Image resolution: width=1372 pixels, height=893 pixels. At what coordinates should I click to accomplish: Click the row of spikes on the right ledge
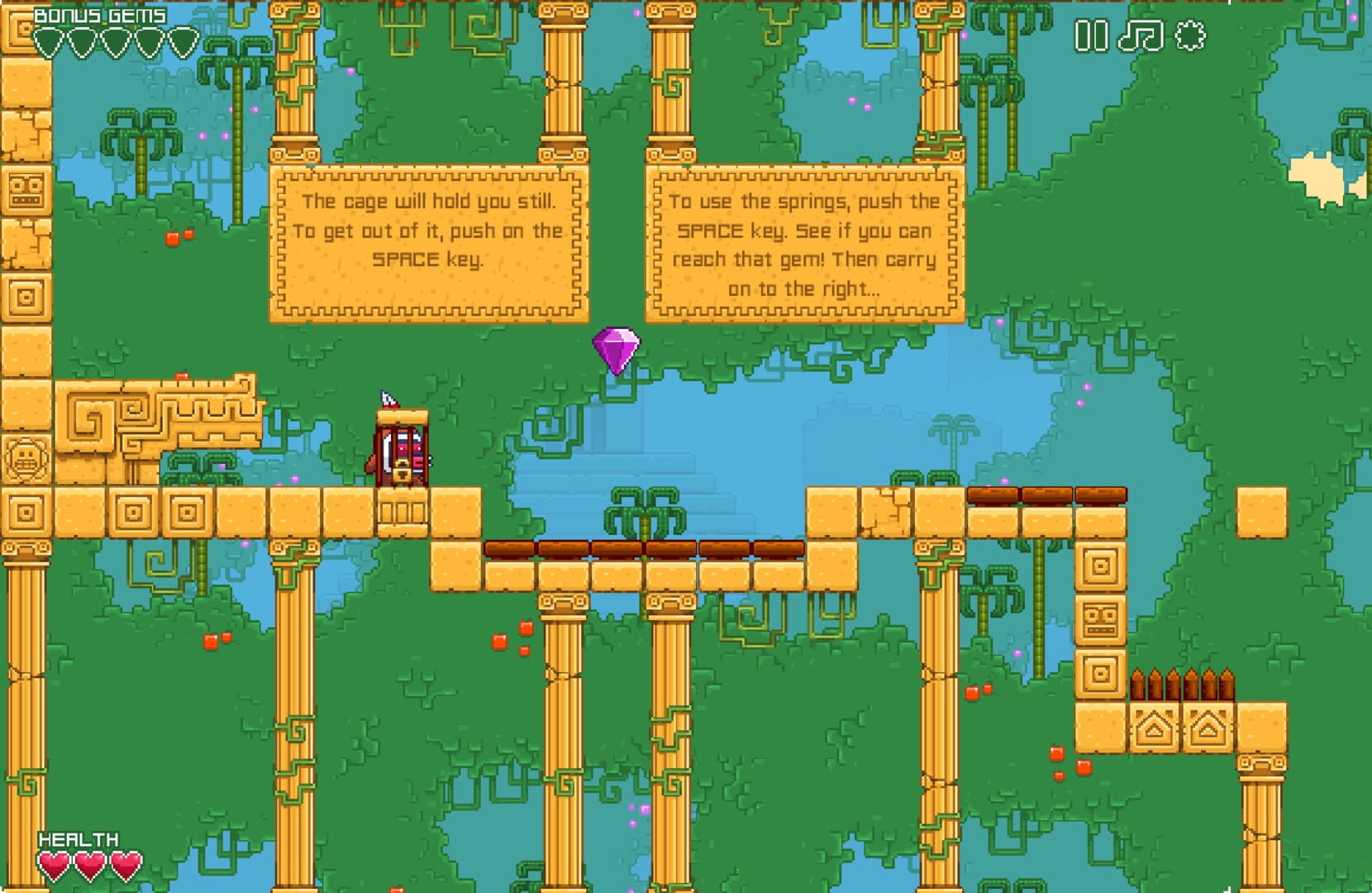[x=1180, y=682]
